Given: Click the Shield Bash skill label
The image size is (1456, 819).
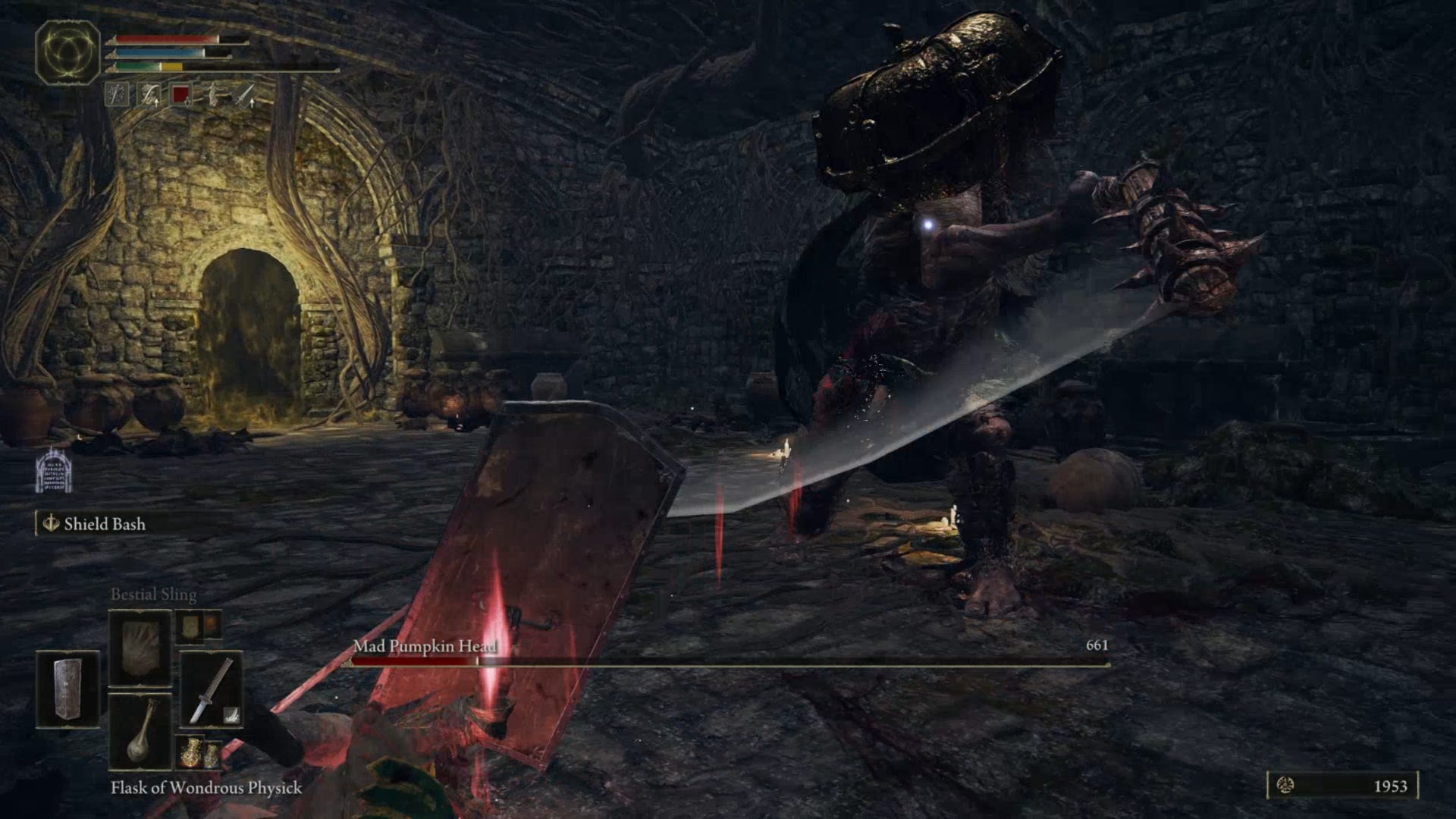Looking at the screenshot, I should pos(104,524).
